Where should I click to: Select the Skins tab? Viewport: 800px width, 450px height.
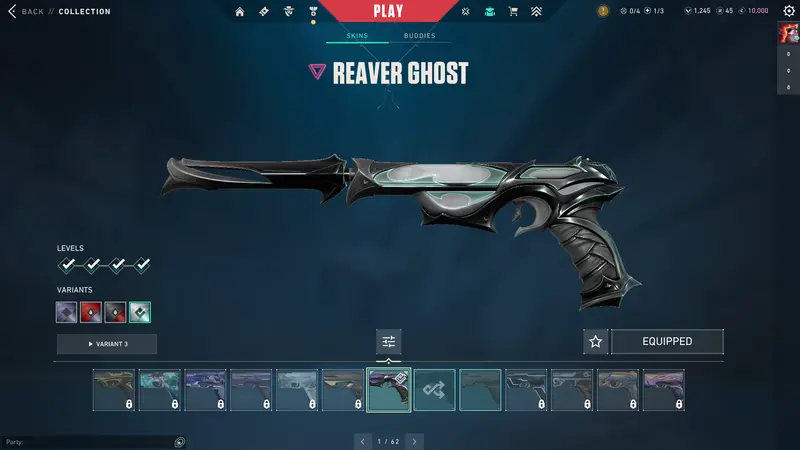(357, 36)
